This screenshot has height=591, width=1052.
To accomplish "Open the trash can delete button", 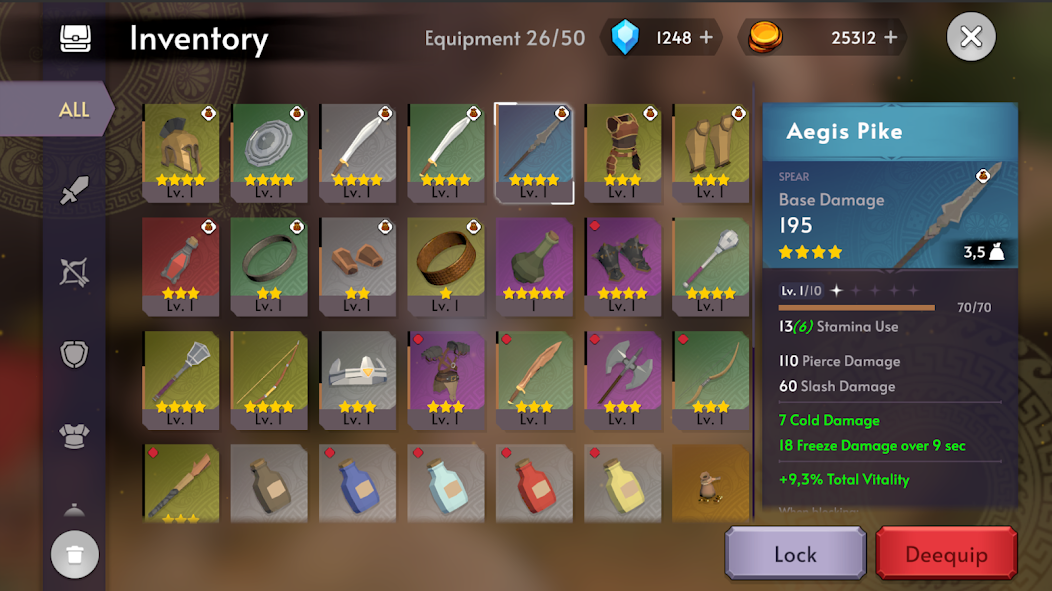I will click(x=75, y=554).
